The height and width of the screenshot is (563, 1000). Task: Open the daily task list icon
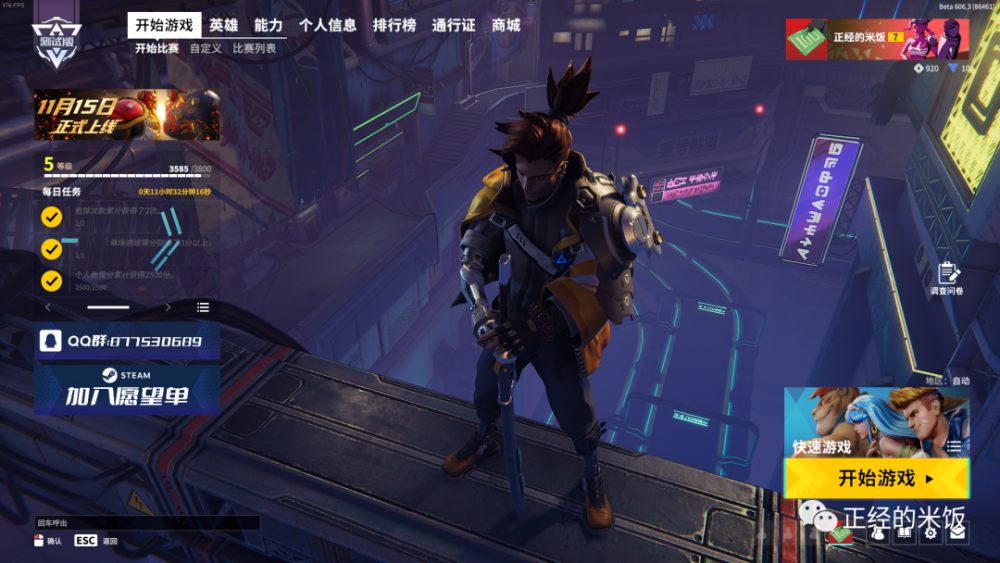(x=203, y=307)
